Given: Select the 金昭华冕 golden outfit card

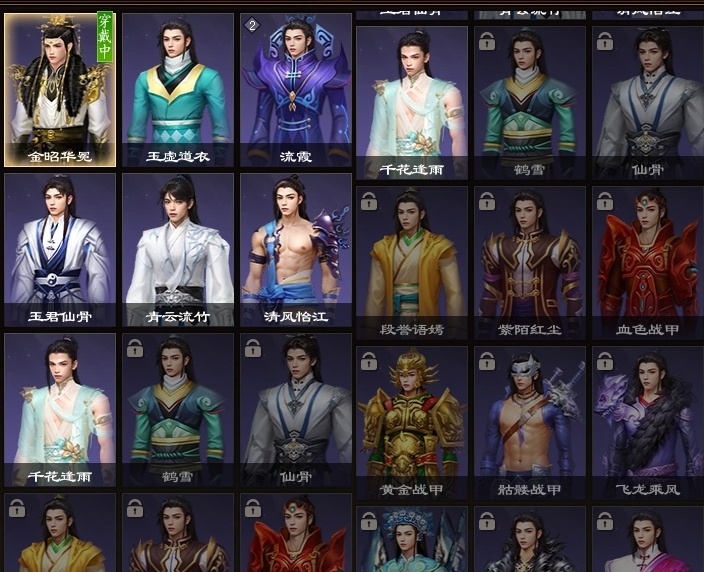Looking at the screenshot, I should coord(60,89).
